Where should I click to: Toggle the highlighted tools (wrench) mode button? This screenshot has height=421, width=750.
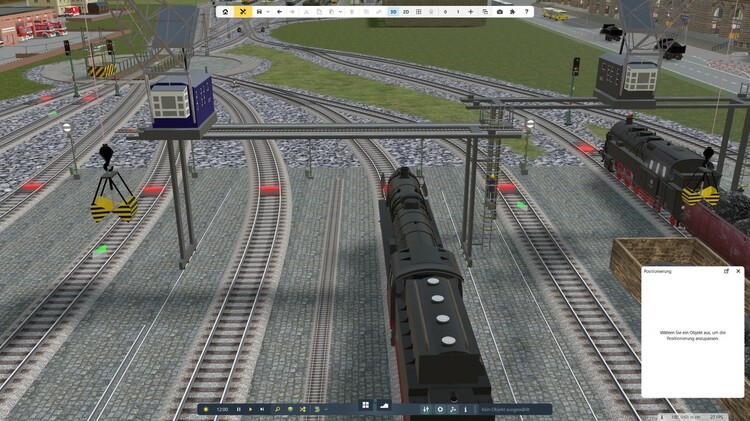242,12
